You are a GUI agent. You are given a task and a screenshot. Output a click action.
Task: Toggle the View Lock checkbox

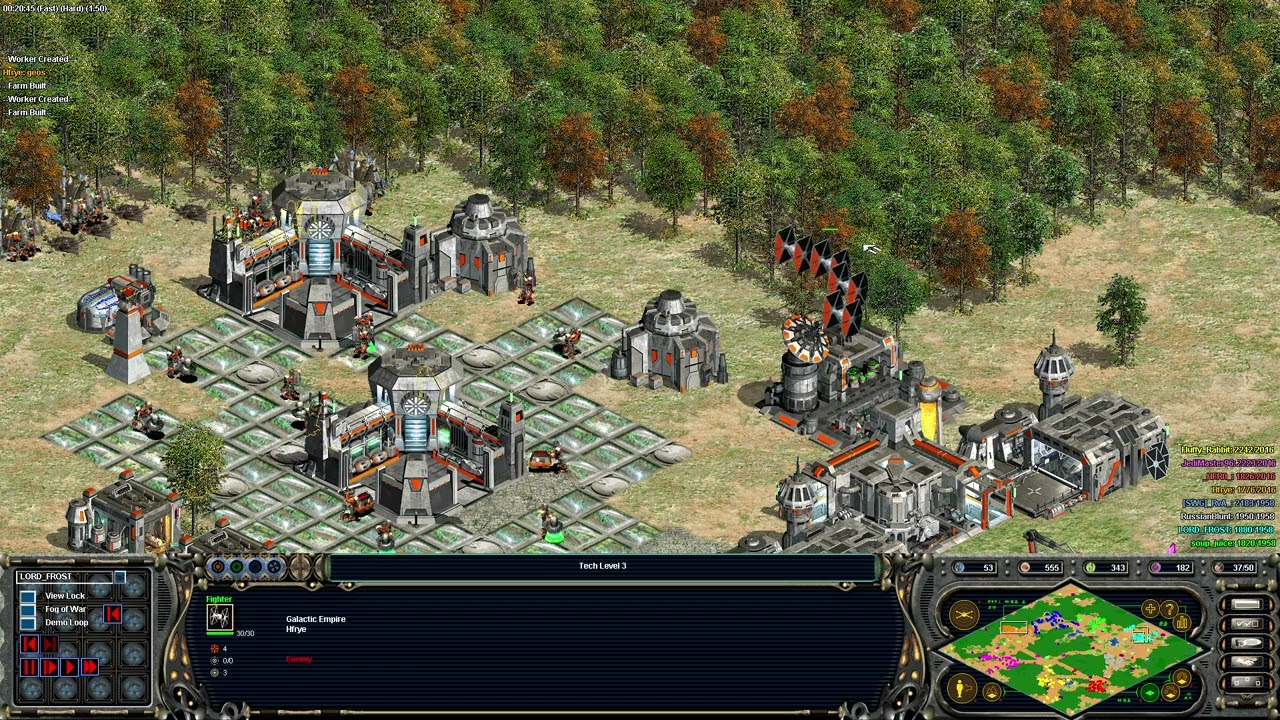tap(28, 597)
